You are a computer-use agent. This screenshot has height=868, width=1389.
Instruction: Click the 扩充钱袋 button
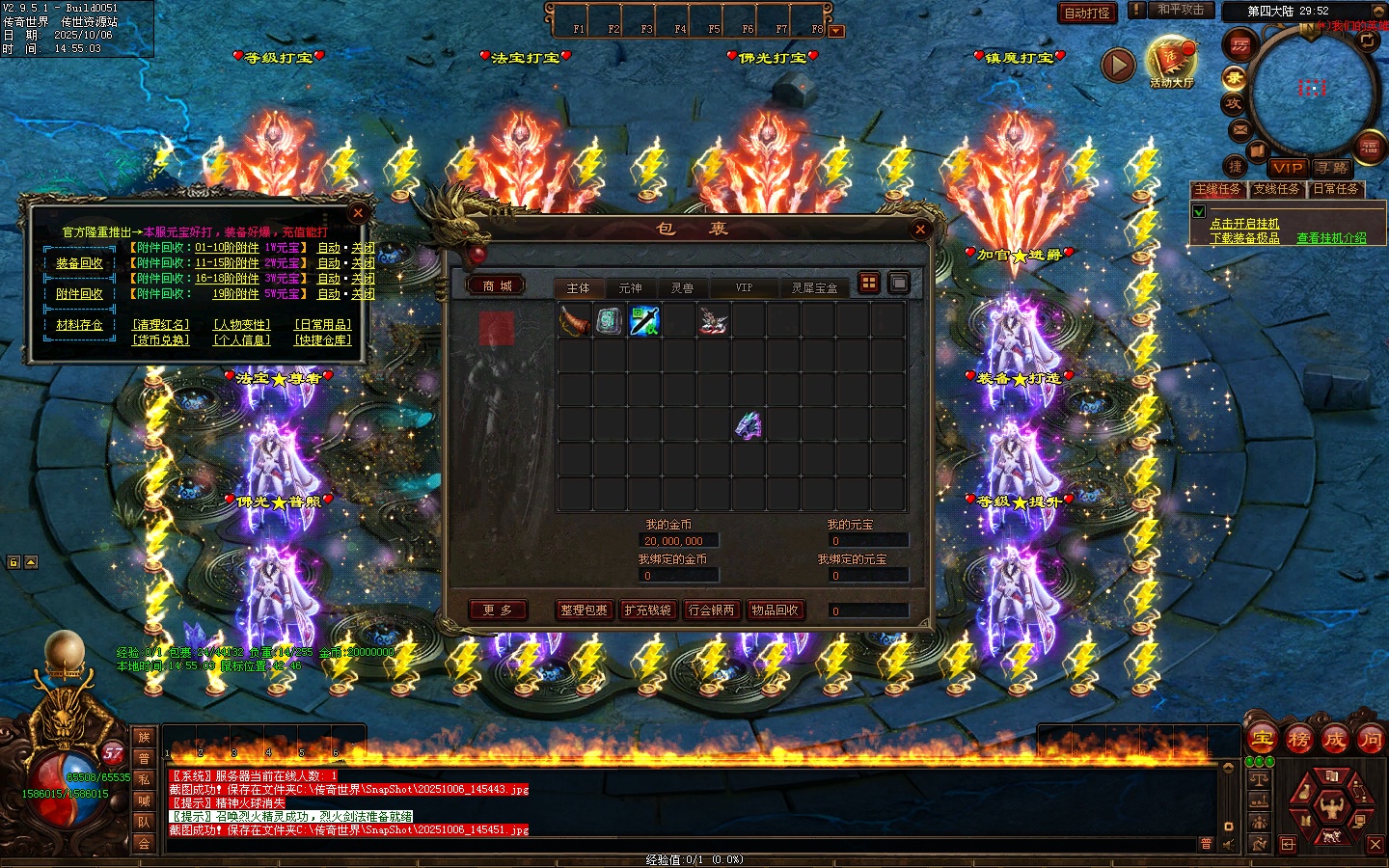647,610
